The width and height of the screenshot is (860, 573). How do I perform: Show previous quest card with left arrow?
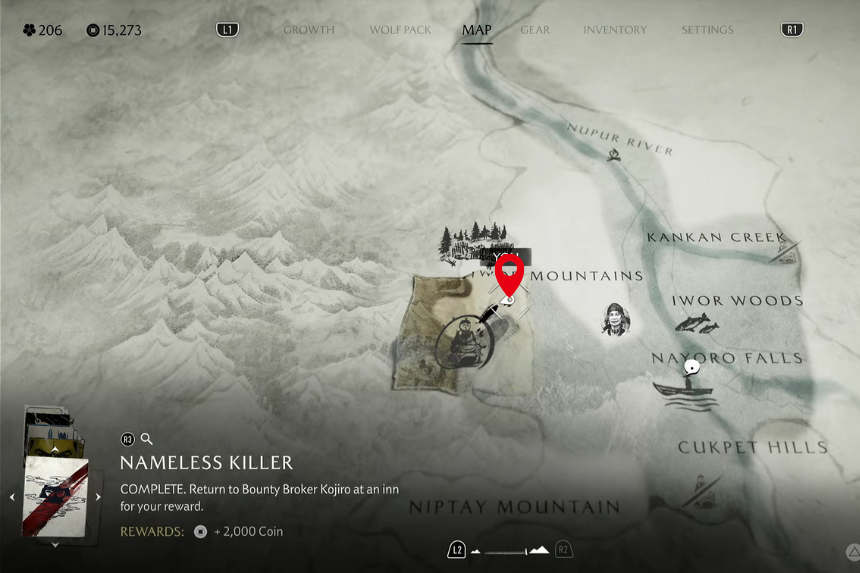[x=11, y=497]
